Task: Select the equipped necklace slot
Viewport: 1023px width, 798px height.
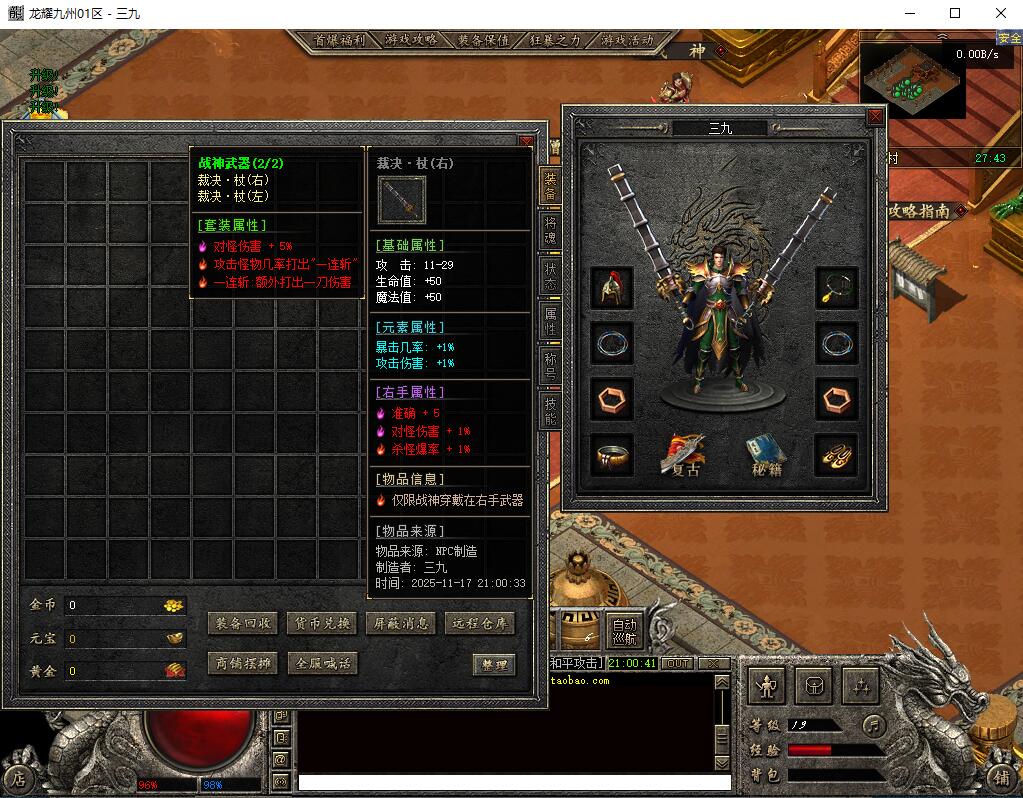Action: (836, 287)
